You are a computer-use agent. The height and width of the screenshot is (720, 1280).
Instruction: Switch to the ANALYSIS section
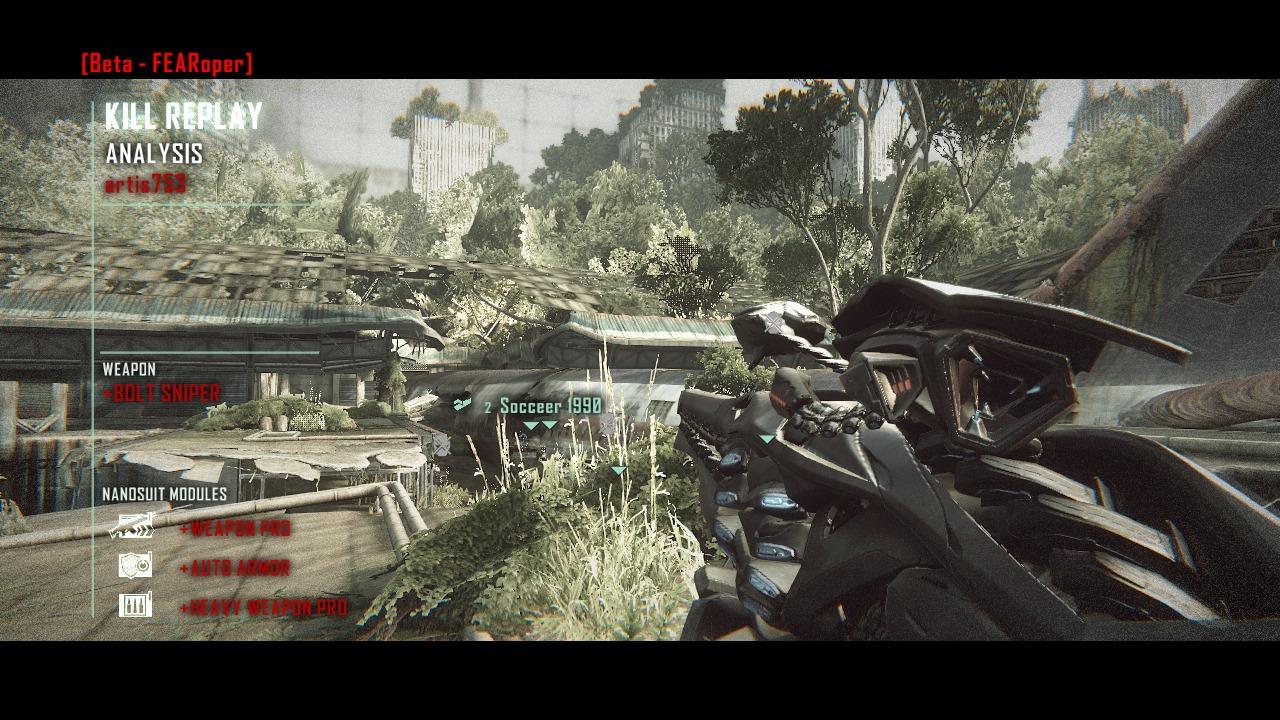(155, 154)
